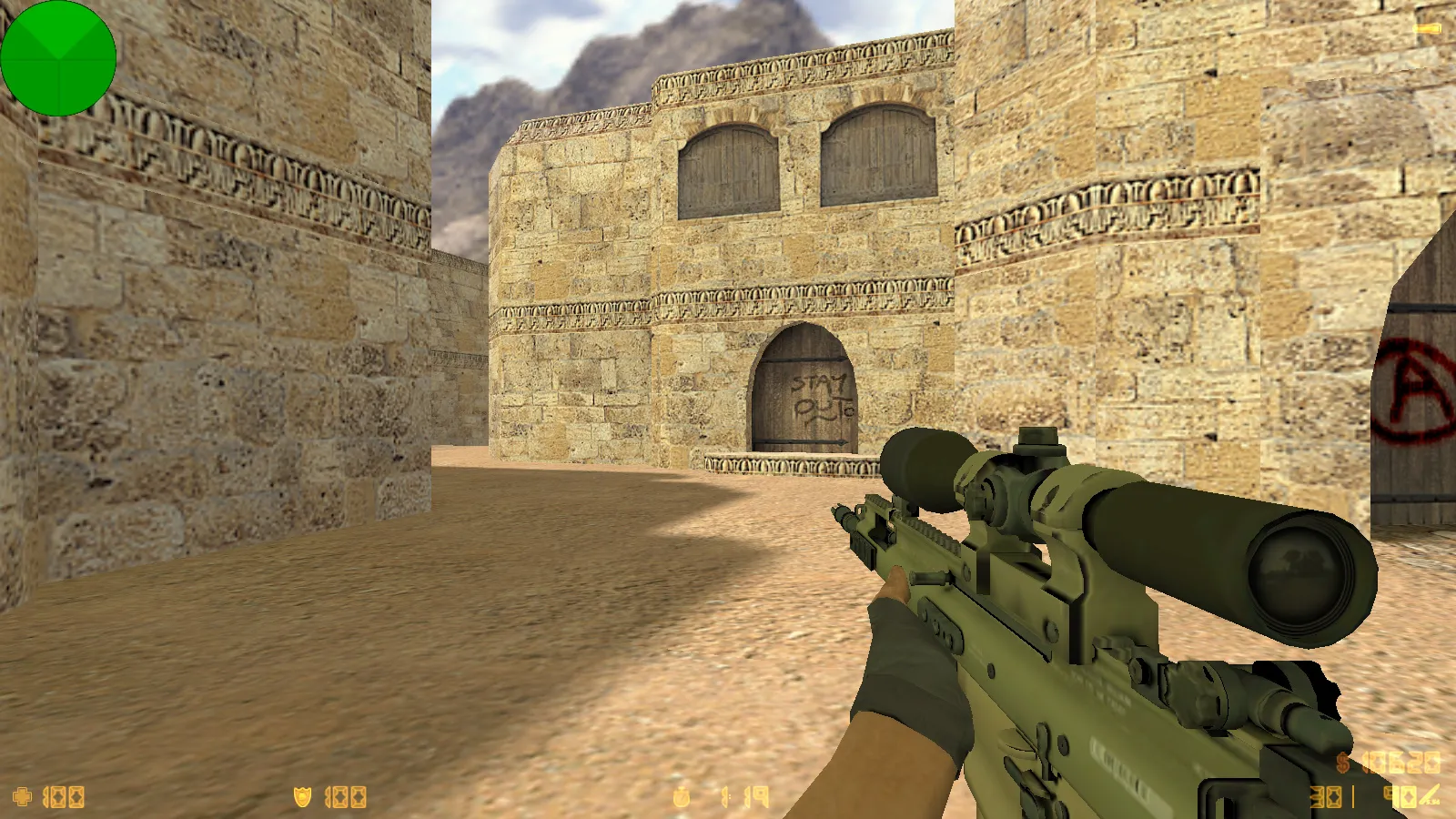This screenshot has height=819, width=1456.
Task: Click the armor shield icon
Action: click(x=302, y=797)
